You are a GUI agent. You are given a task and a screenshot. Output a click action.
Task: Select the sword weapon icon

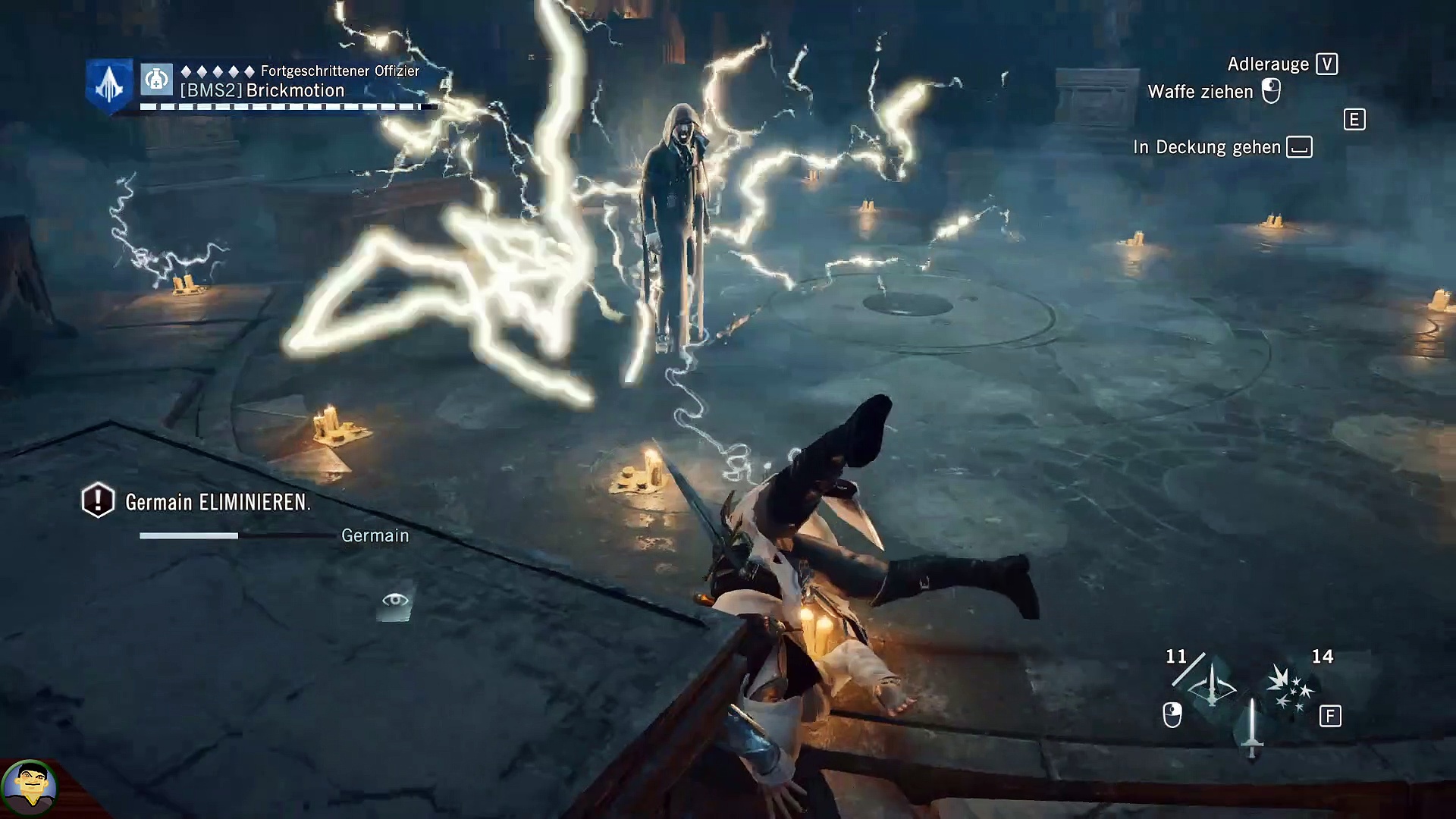tap(1251, 728)
